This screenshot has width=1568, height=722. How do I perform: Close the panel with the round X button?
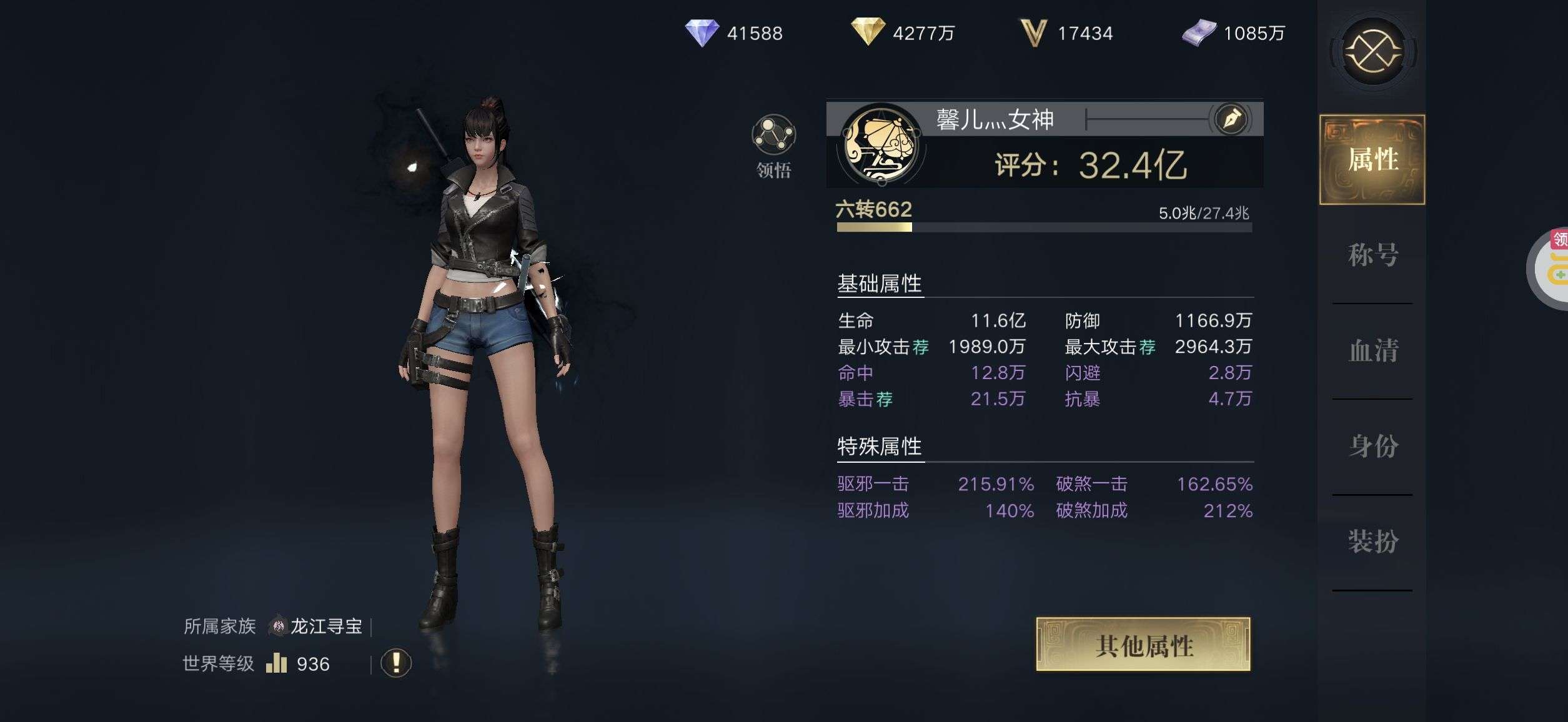(1373, 51)
